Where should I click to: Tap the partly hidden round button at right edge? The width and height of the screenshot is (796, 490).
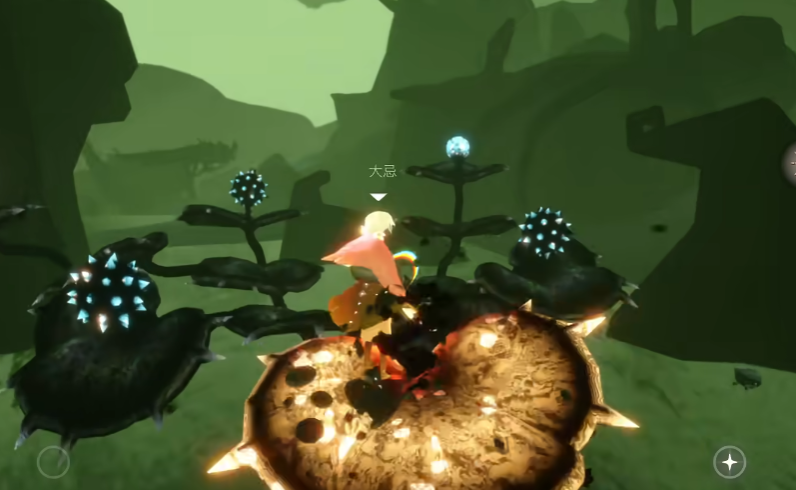coord(789,160)
